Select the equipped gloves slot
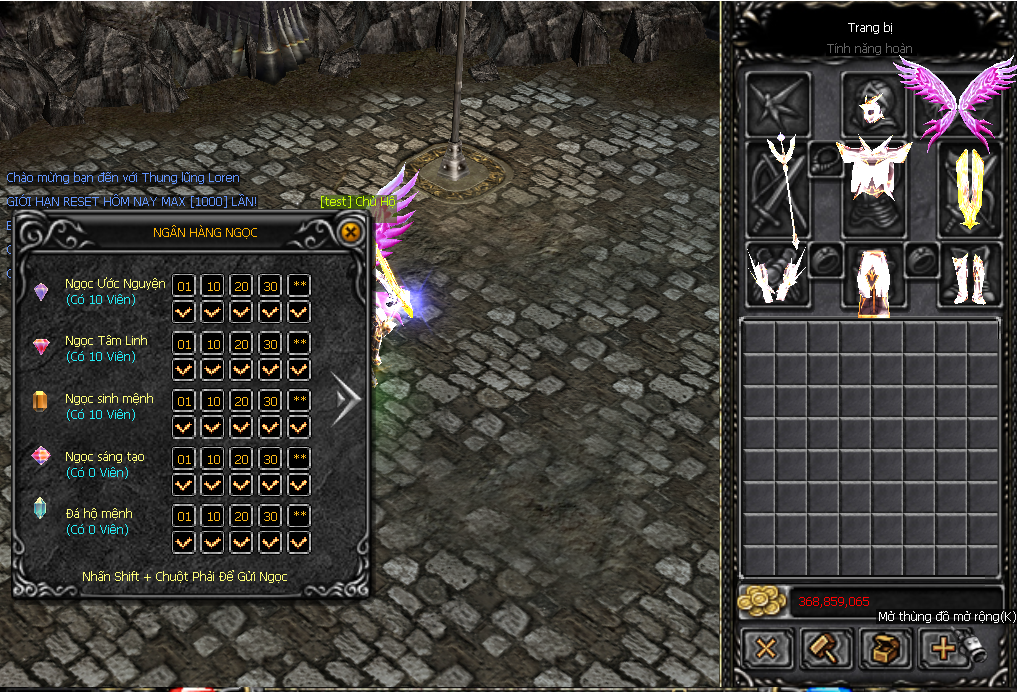Viewport: 1017px width, 692px height. [775, 273]
